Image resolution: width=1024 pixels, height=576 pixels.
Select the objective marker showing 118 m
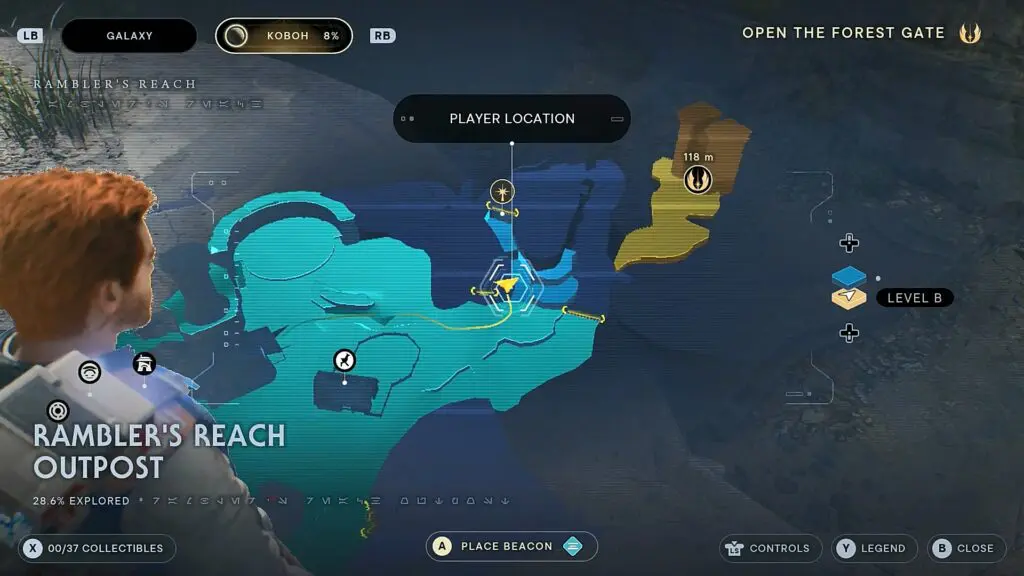[x=697, y=180]
